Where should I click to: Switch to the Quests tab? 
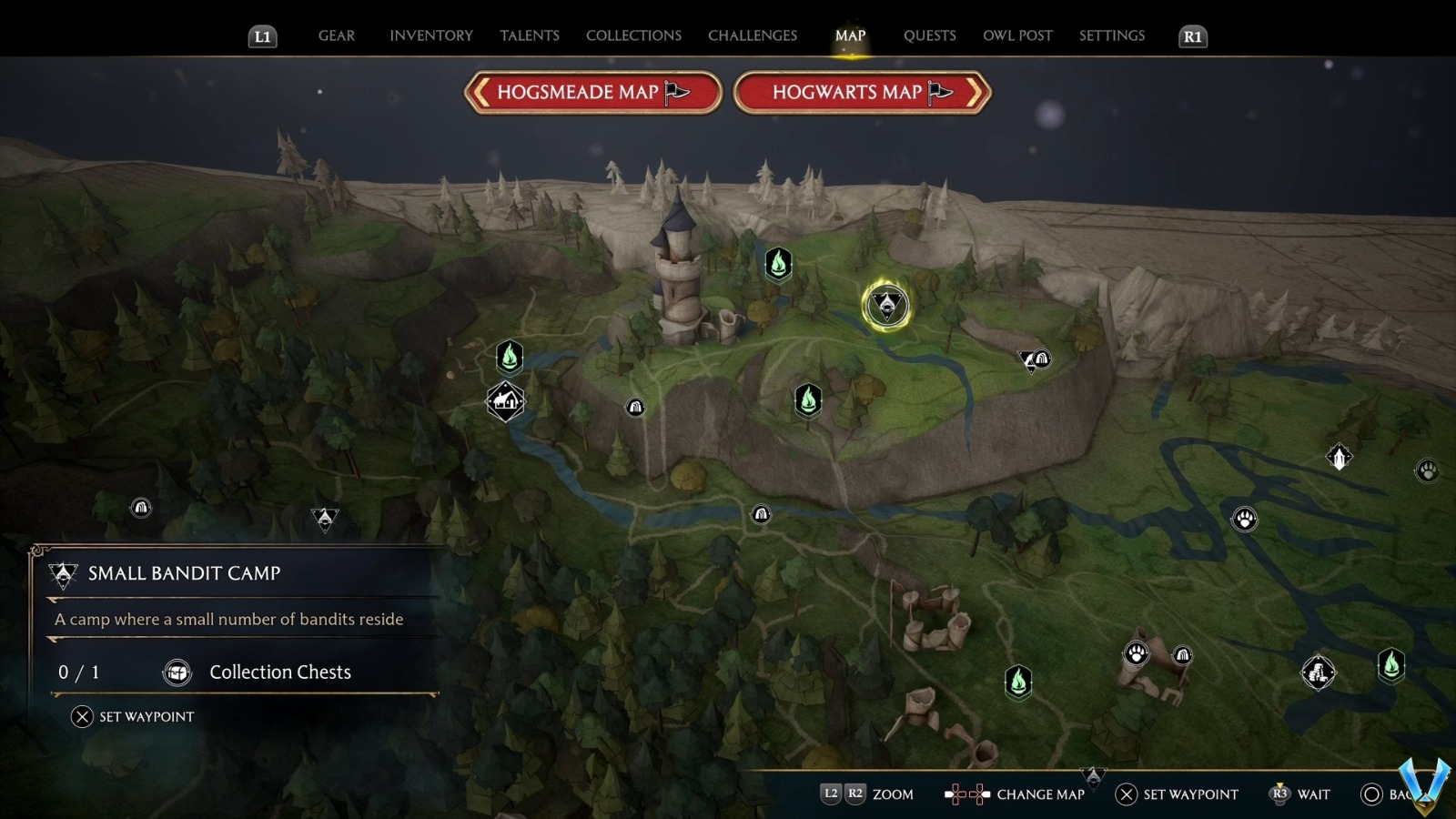(x=929, y=35)
